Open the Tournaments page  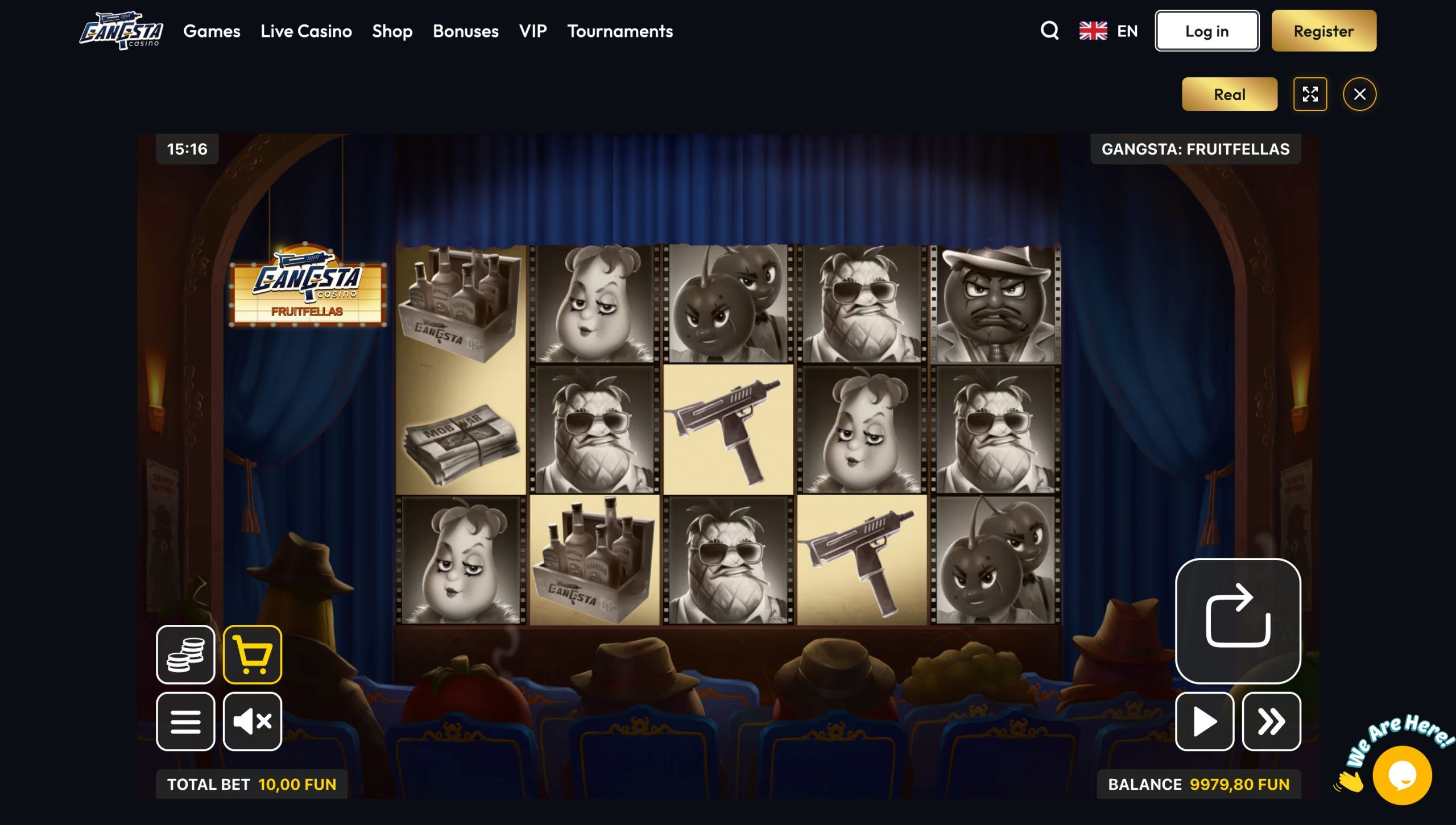pos(619,31)
